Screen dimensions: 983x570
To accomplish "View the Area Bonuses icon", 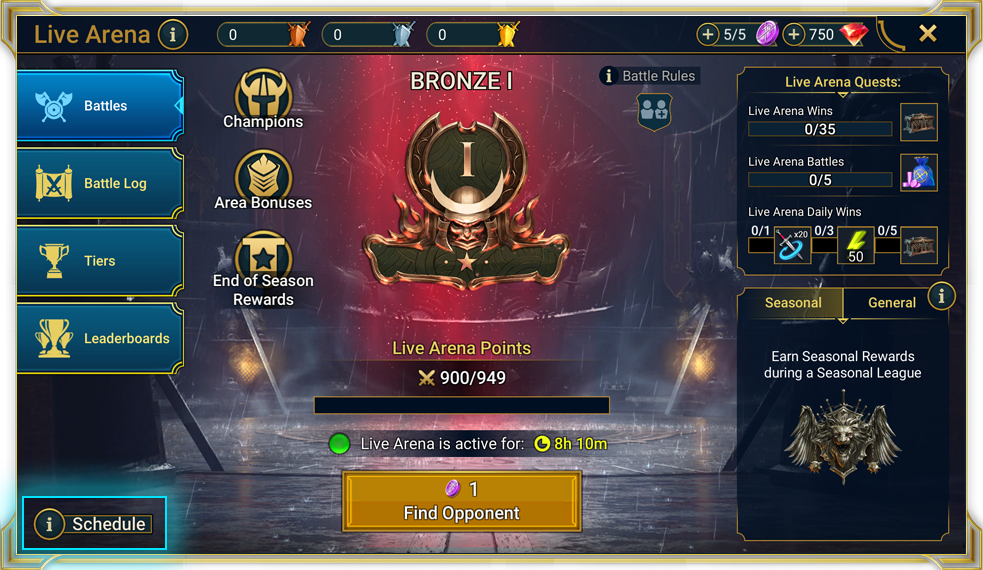I will [x=263, y=177].
